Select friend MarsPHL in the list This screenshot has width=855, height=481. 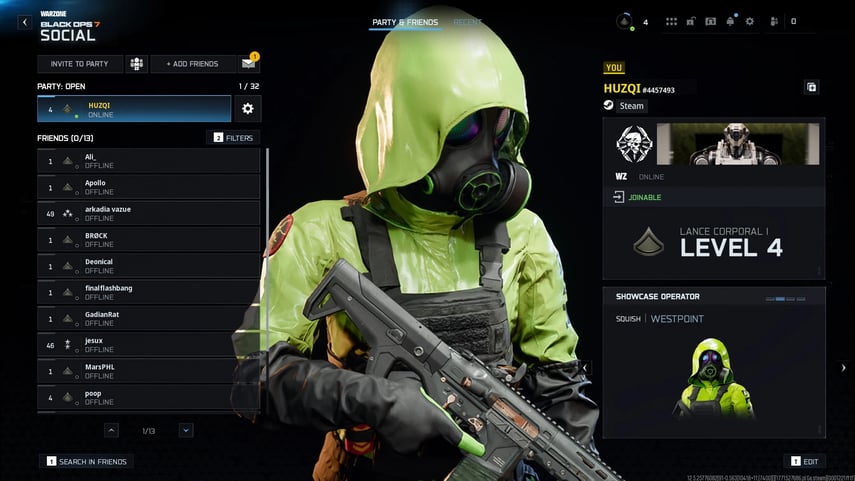[148, 371]
